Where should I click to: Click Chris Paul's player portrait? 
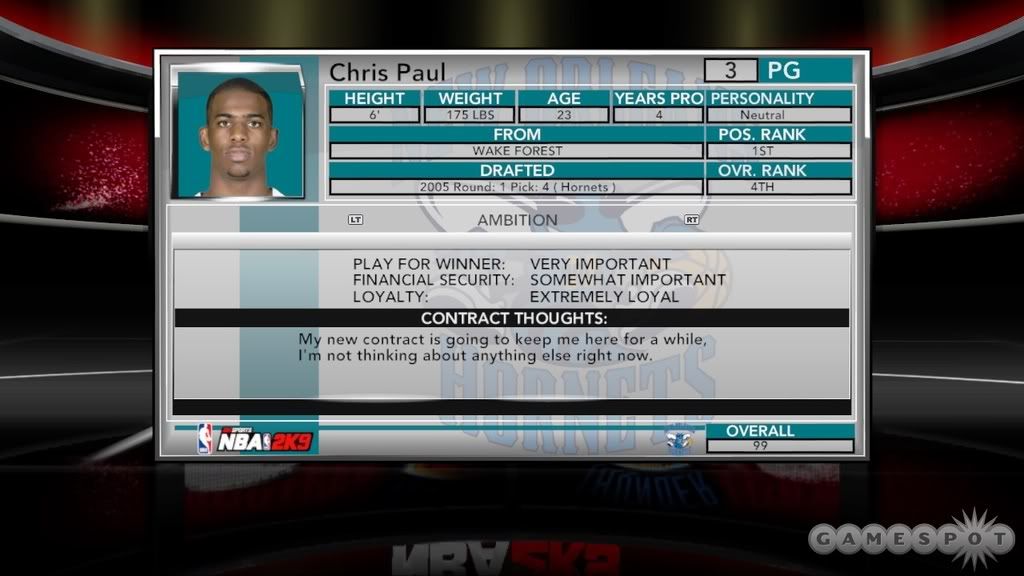tap(239, 133)
